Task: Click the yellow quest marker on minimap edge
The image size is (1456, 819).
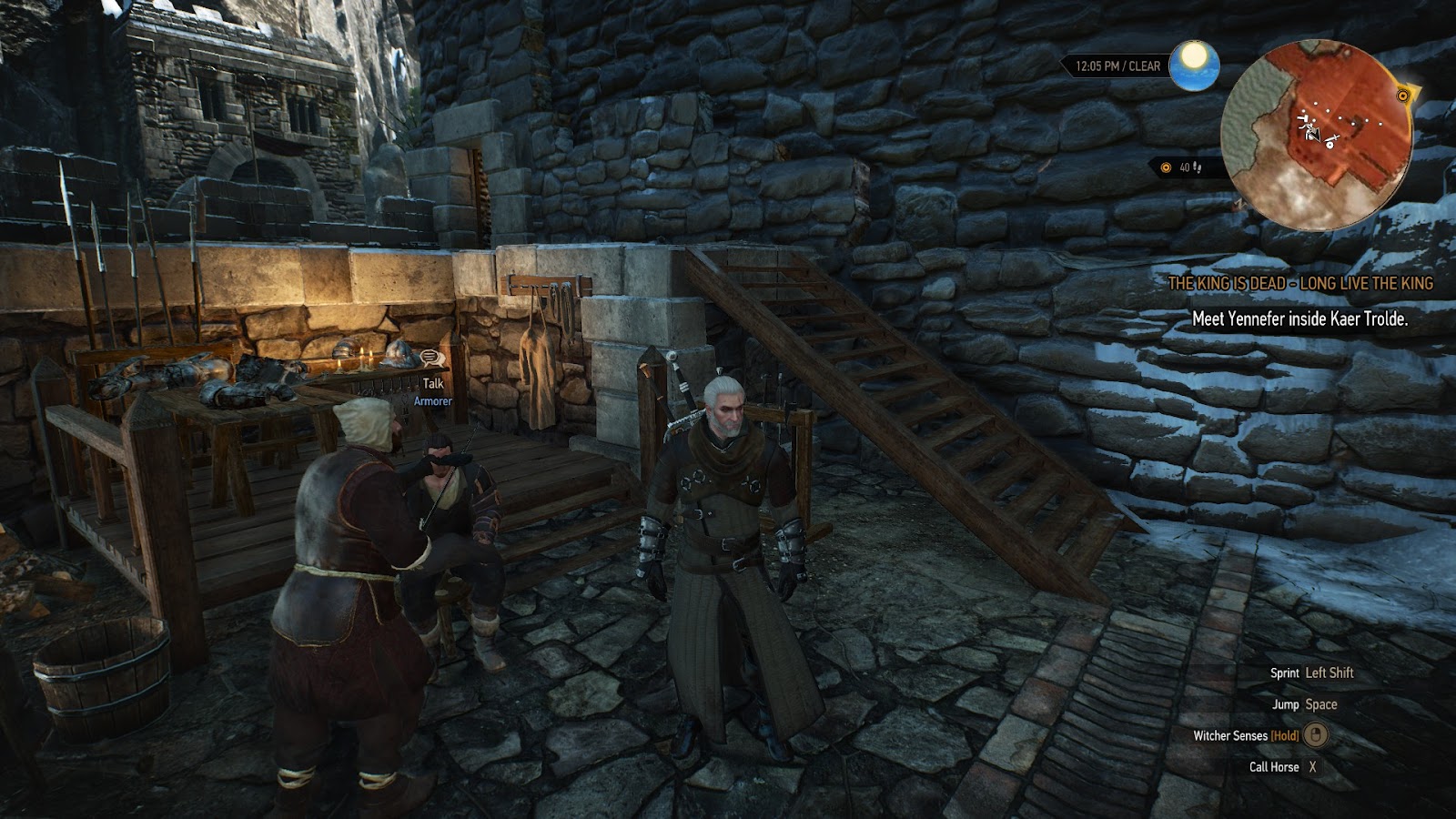Action: click(1402, 95)
